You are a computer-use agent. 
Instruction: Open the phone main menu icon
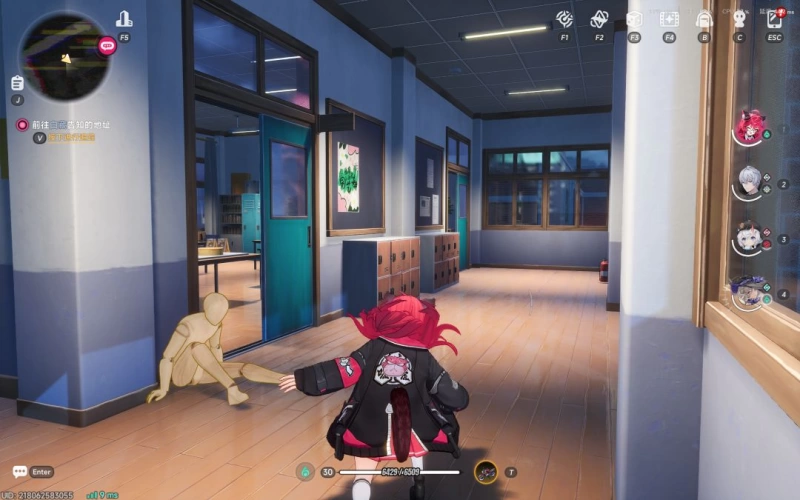pos(774,19)
